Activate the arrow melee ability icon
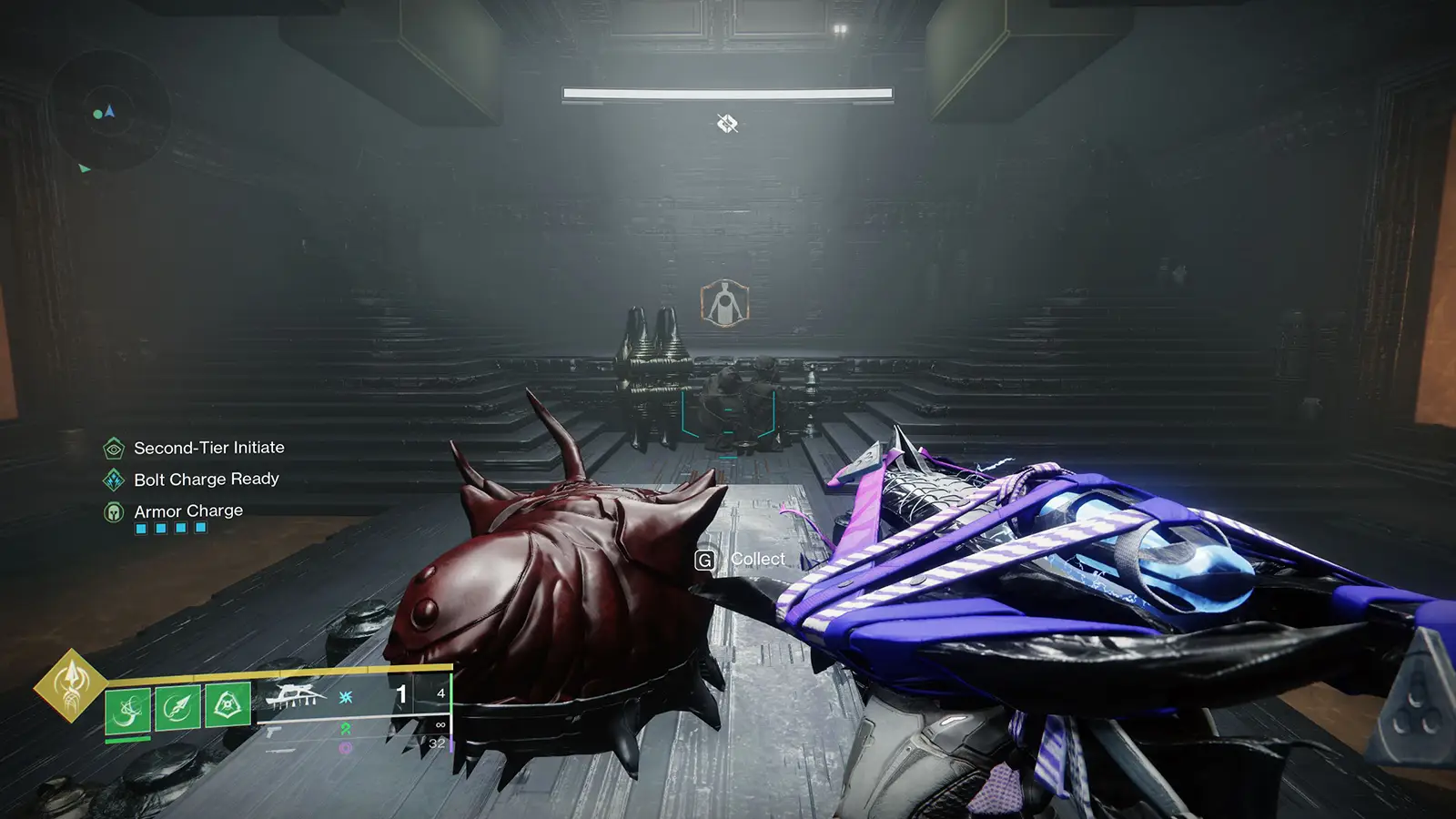 177,706
